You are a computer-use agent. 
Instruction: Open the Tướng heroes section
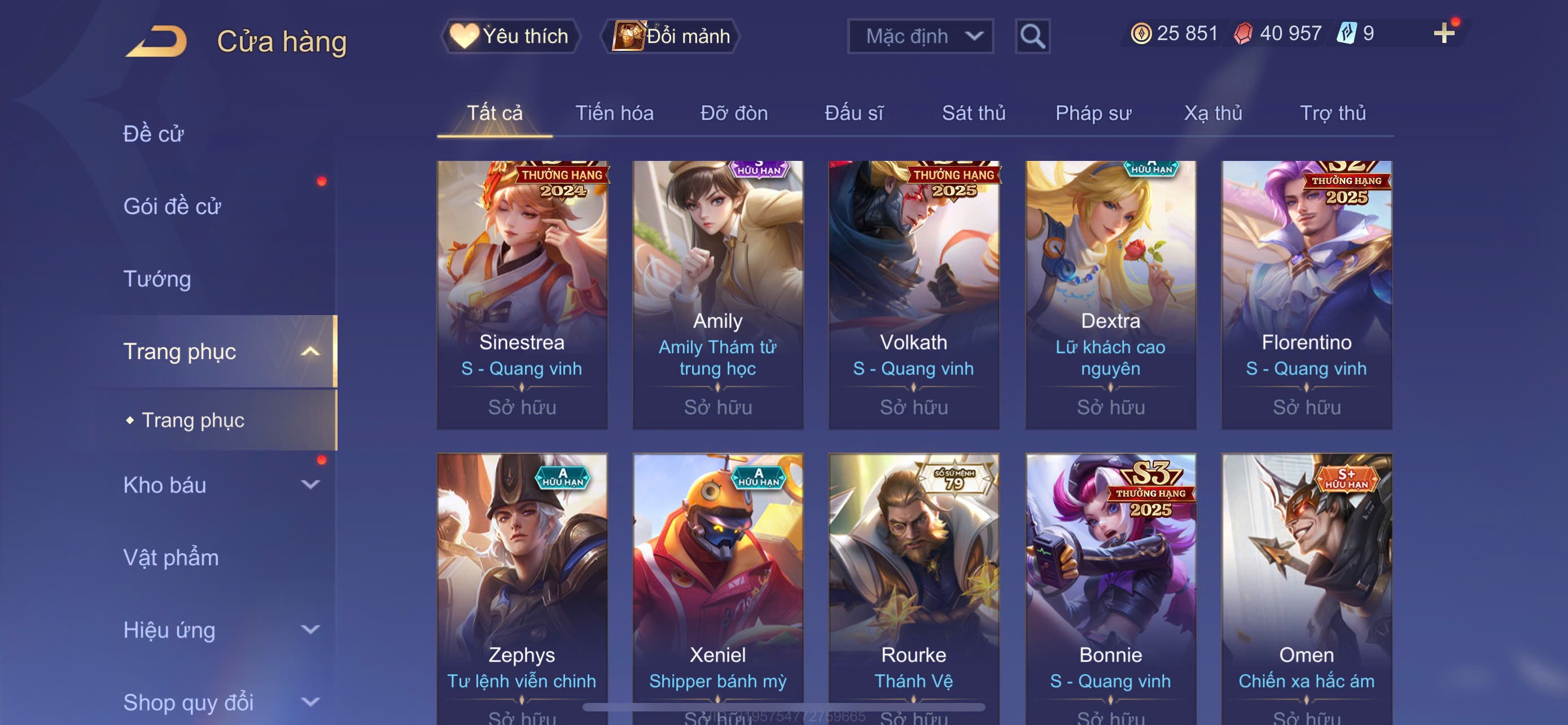point(157,279)
